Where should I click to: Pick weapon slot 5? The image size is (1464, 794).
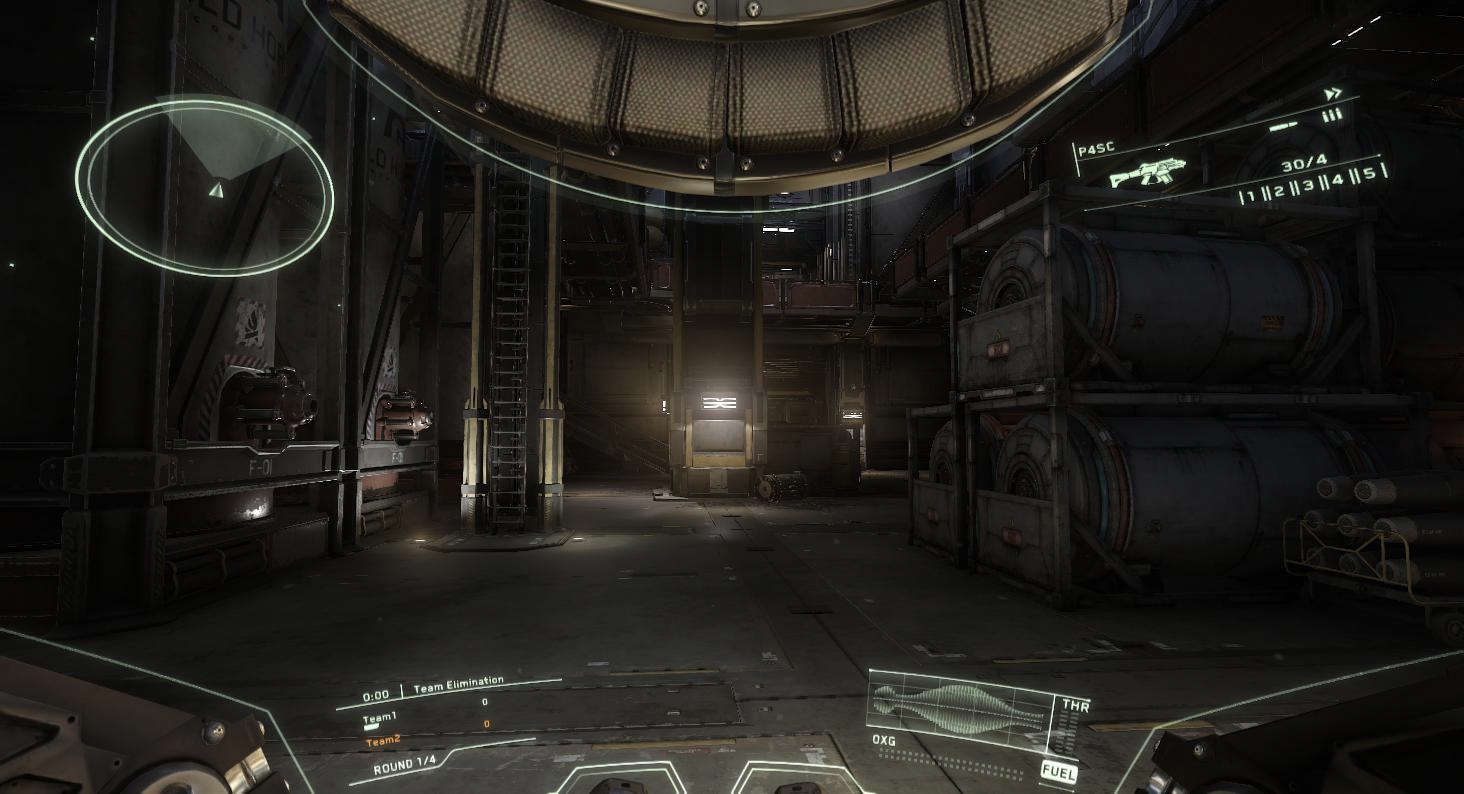pyautogui.click(x=1369, y=173)
